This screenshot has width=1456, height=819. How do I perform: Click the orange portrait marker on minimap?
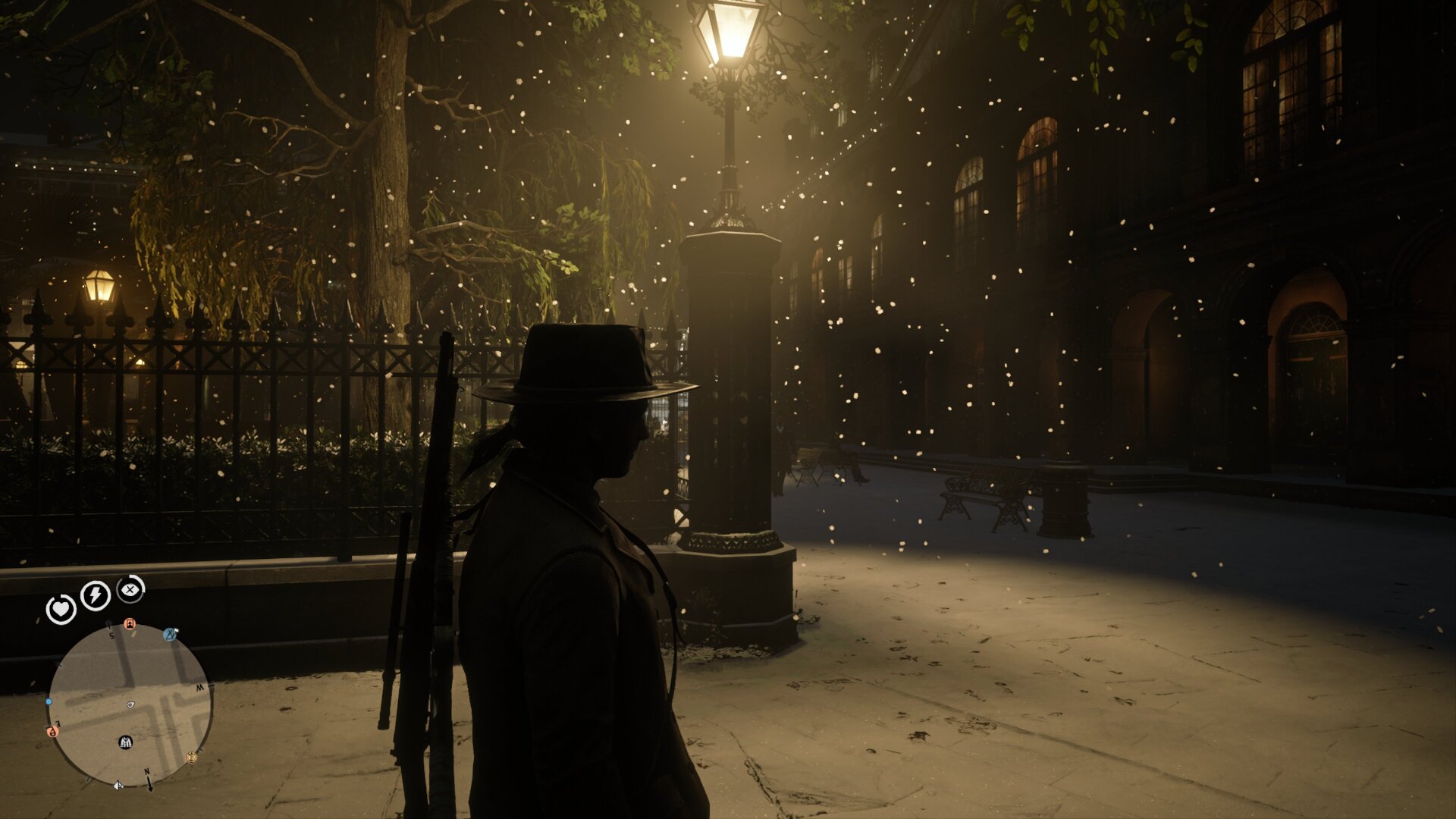point(130,624)
